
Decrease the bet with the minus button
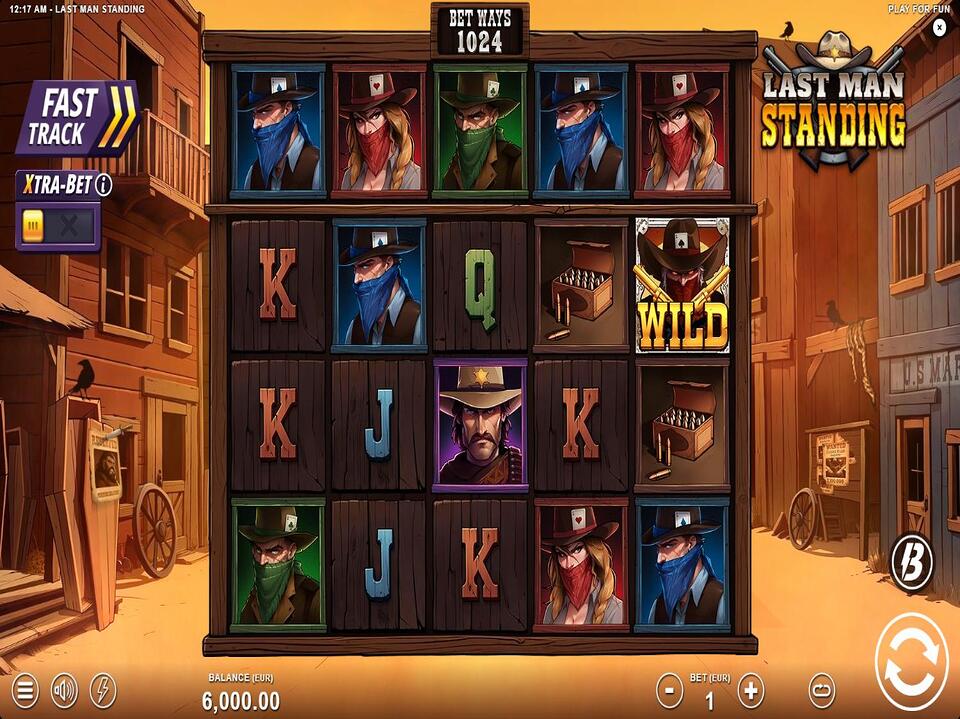(x=669, y=690)
